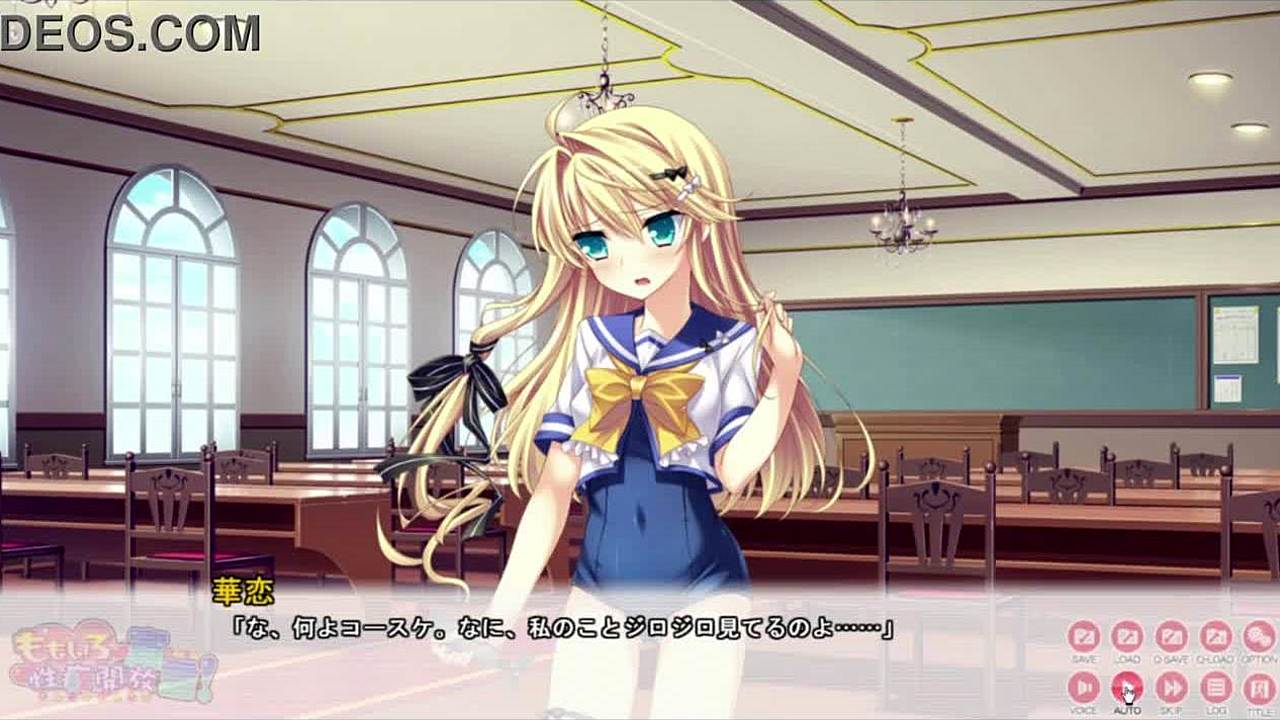Use the Q.LOAD quick load button
1280x720 pixels.
1215,637
